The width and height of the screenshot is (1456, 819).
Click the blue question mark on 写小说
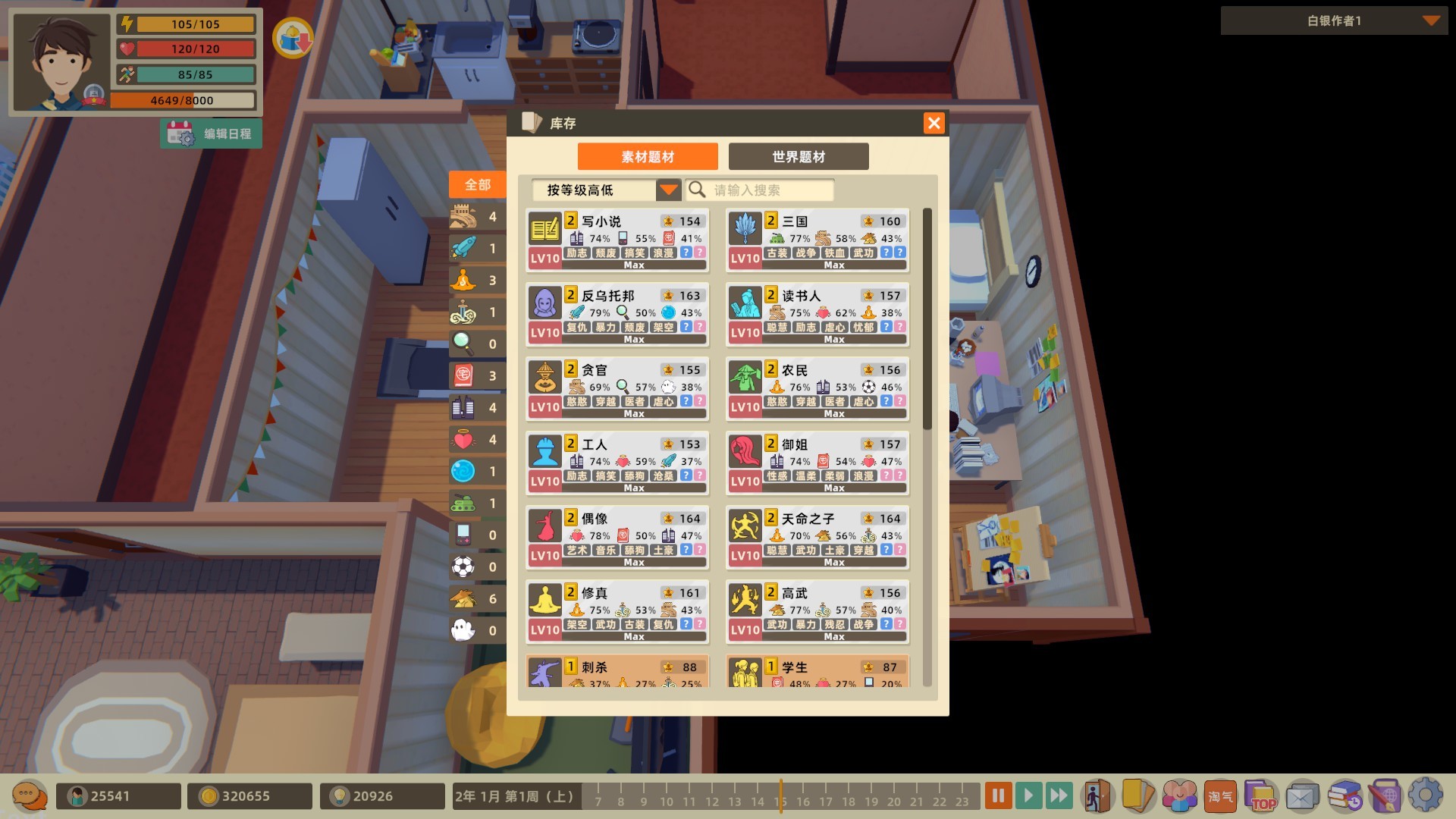685,253
